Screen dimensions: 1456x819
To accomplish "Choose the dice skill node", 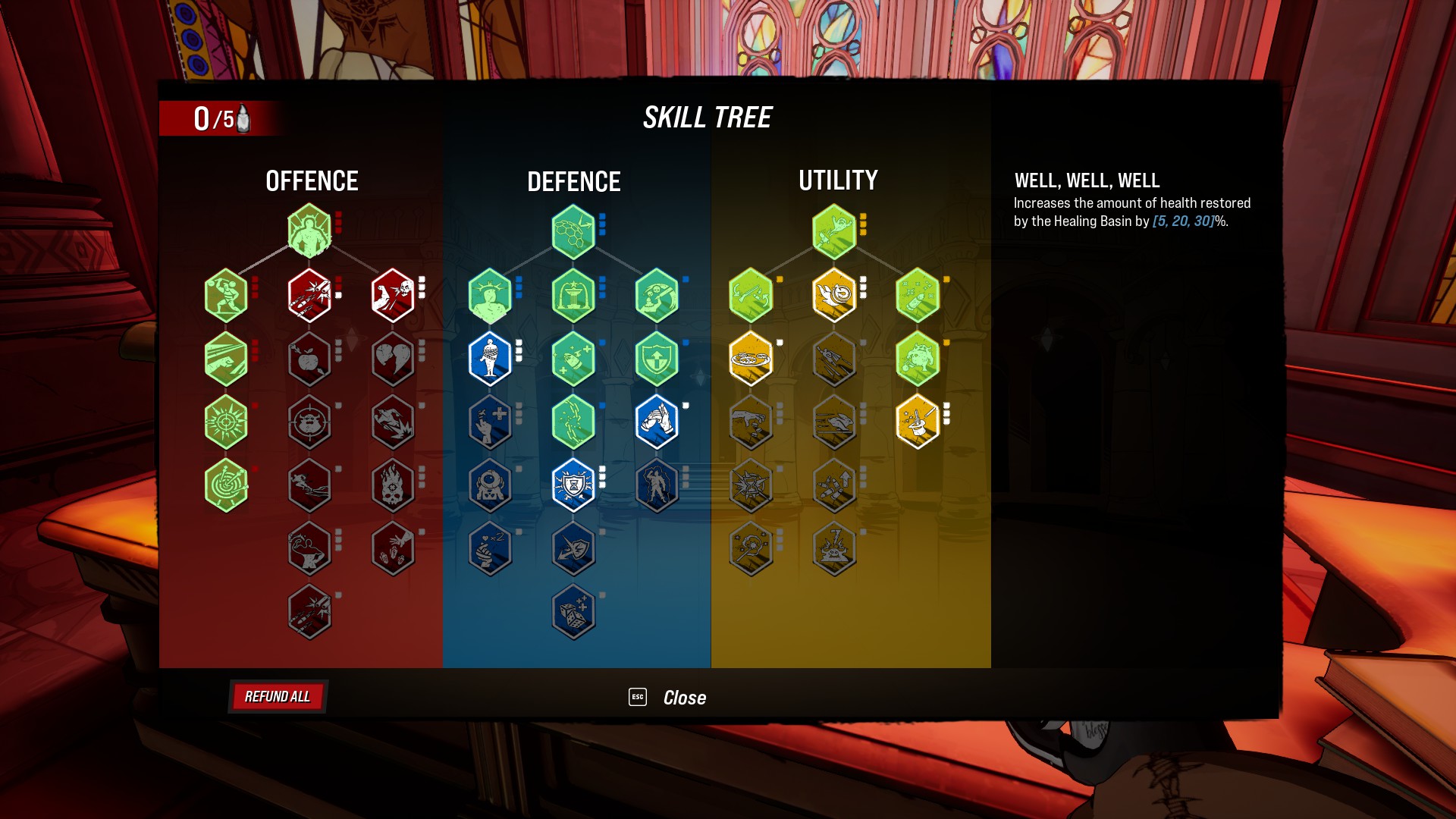I will [x=573, y=611].
